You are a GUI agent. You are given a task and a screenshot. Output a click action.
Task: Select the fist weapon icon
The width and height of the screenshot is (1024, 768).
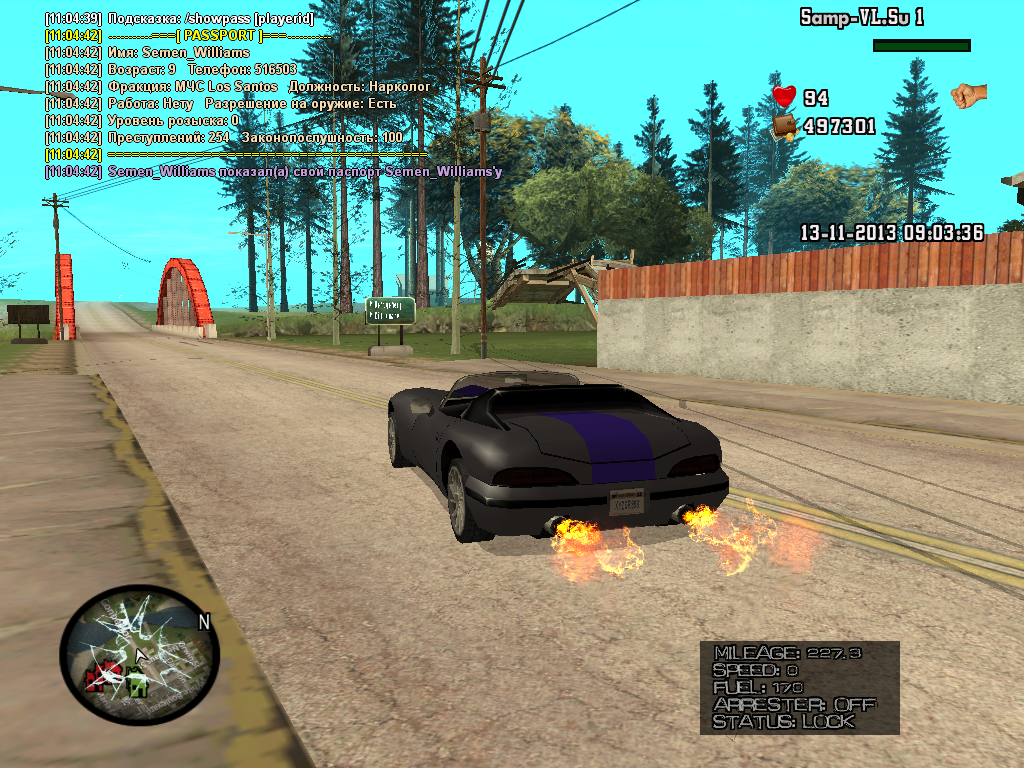968,95
